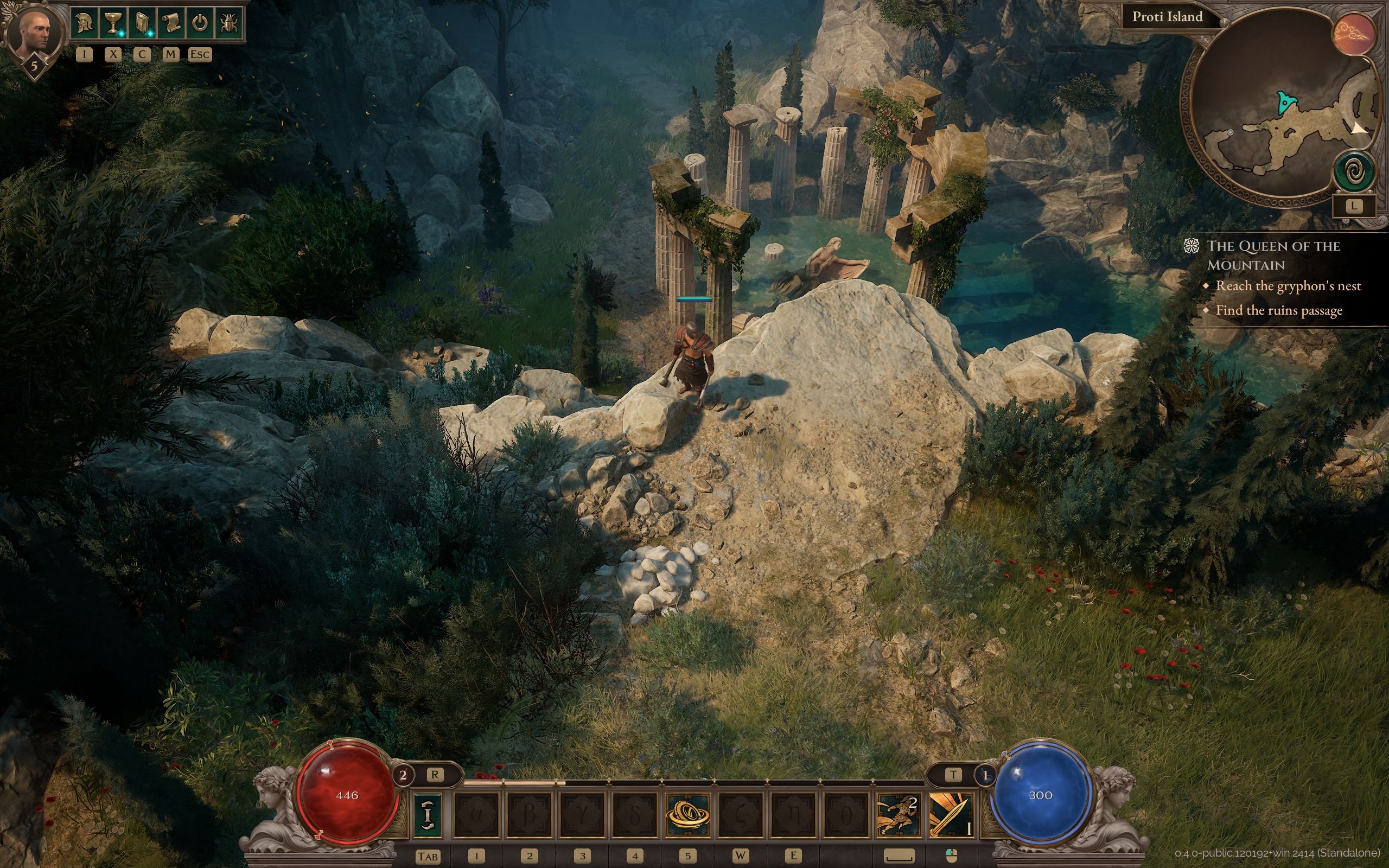Select the sword attack skill
This screenshot has width=1389, height=868.
click(x=952, y=815)
